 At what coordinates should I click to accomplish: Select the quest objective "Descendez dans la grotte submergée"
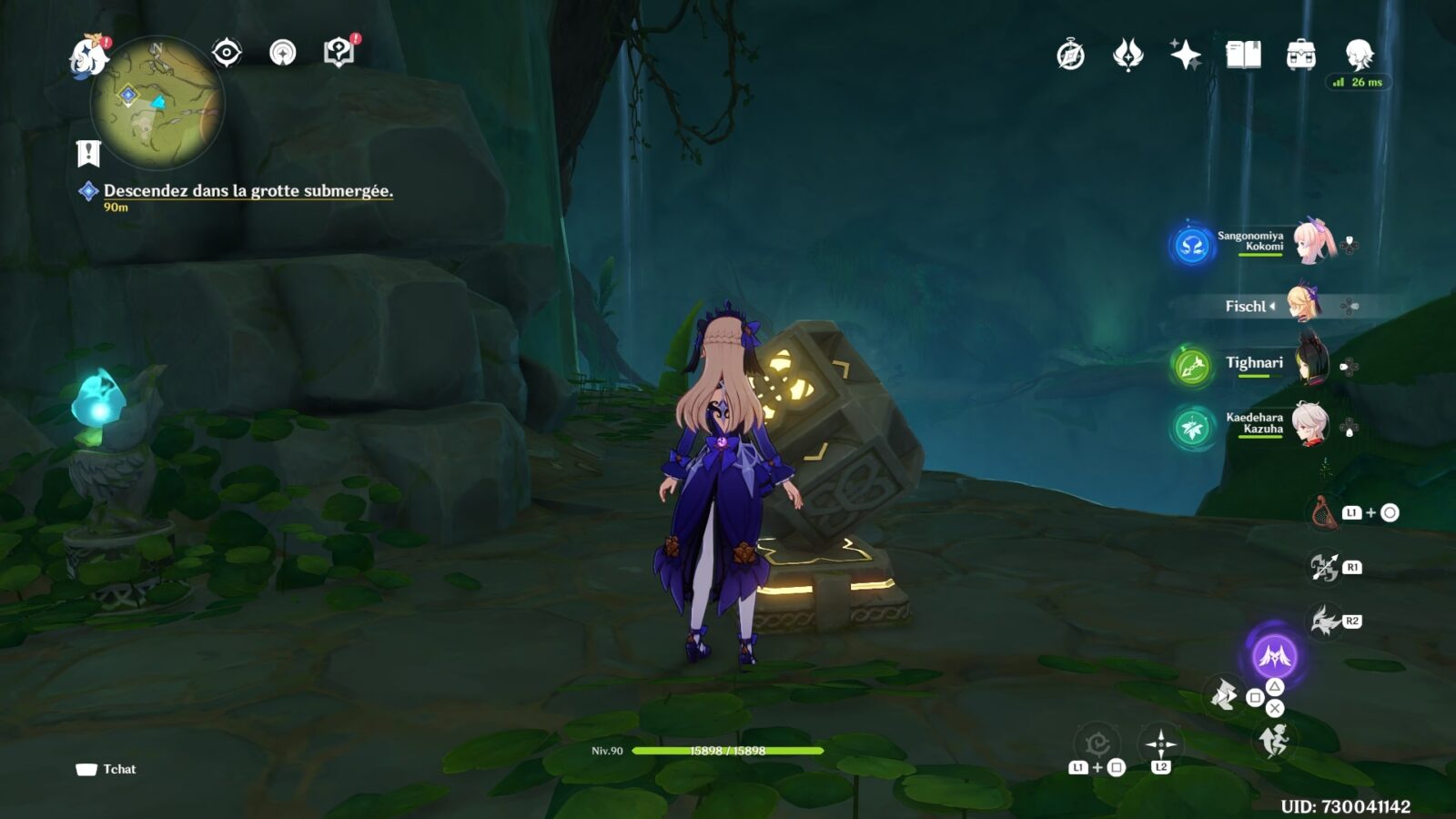(x=248, y=191)
